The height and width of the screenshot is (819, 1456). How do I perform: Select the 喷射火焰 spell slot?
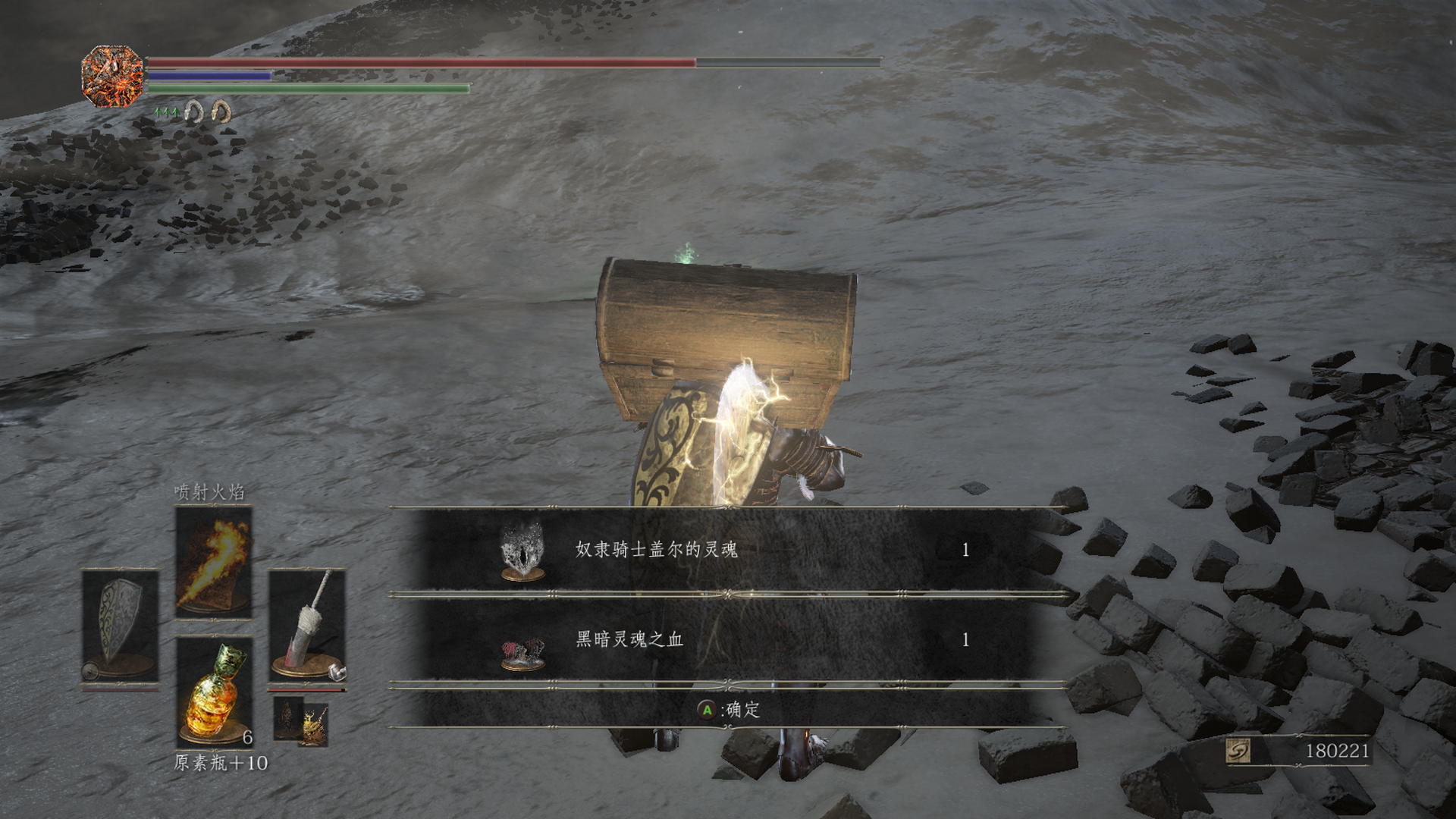coord(214,562)
